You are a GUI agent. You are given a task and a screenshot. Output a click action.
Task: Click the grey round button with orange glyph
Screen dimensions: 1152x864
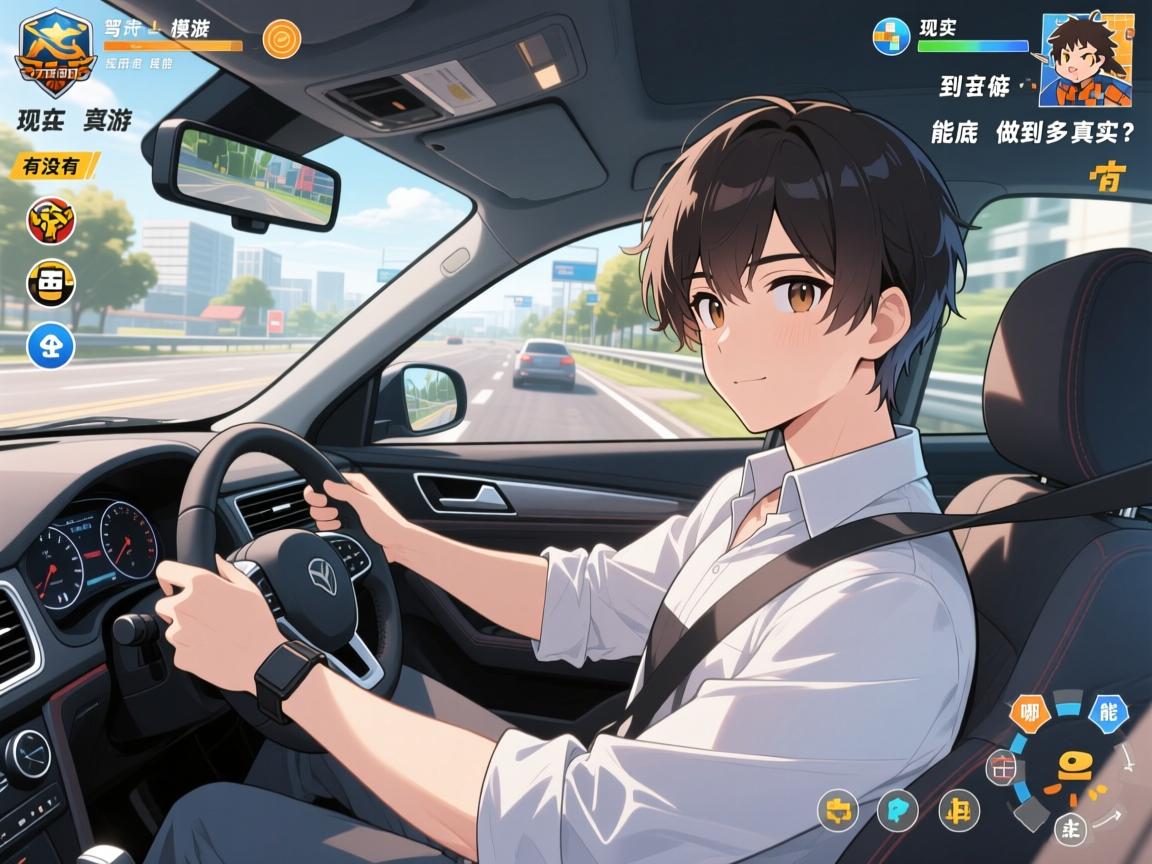960,810
